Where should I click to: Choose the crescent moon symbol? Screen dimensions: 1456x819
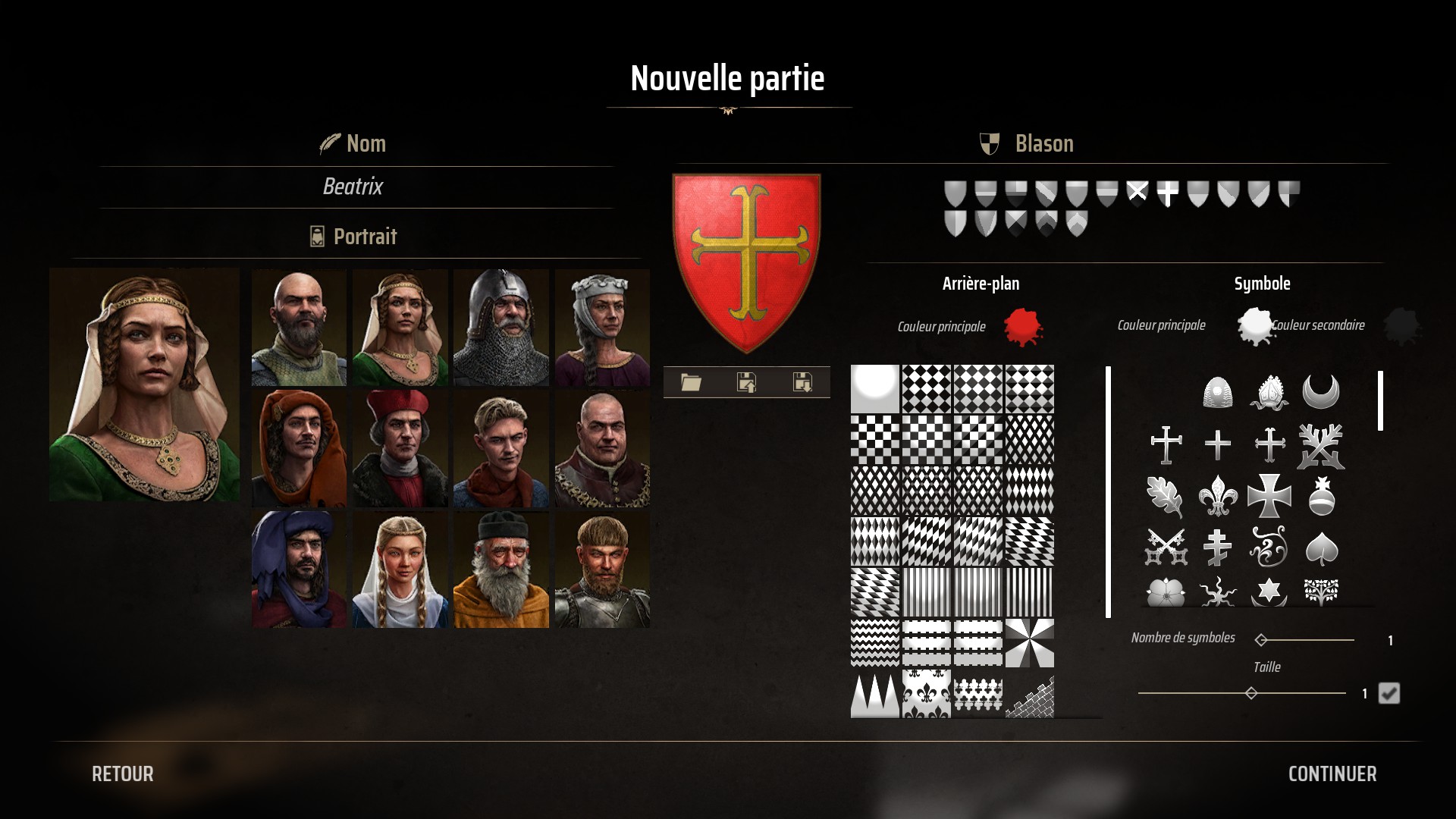pos(1320,392)
